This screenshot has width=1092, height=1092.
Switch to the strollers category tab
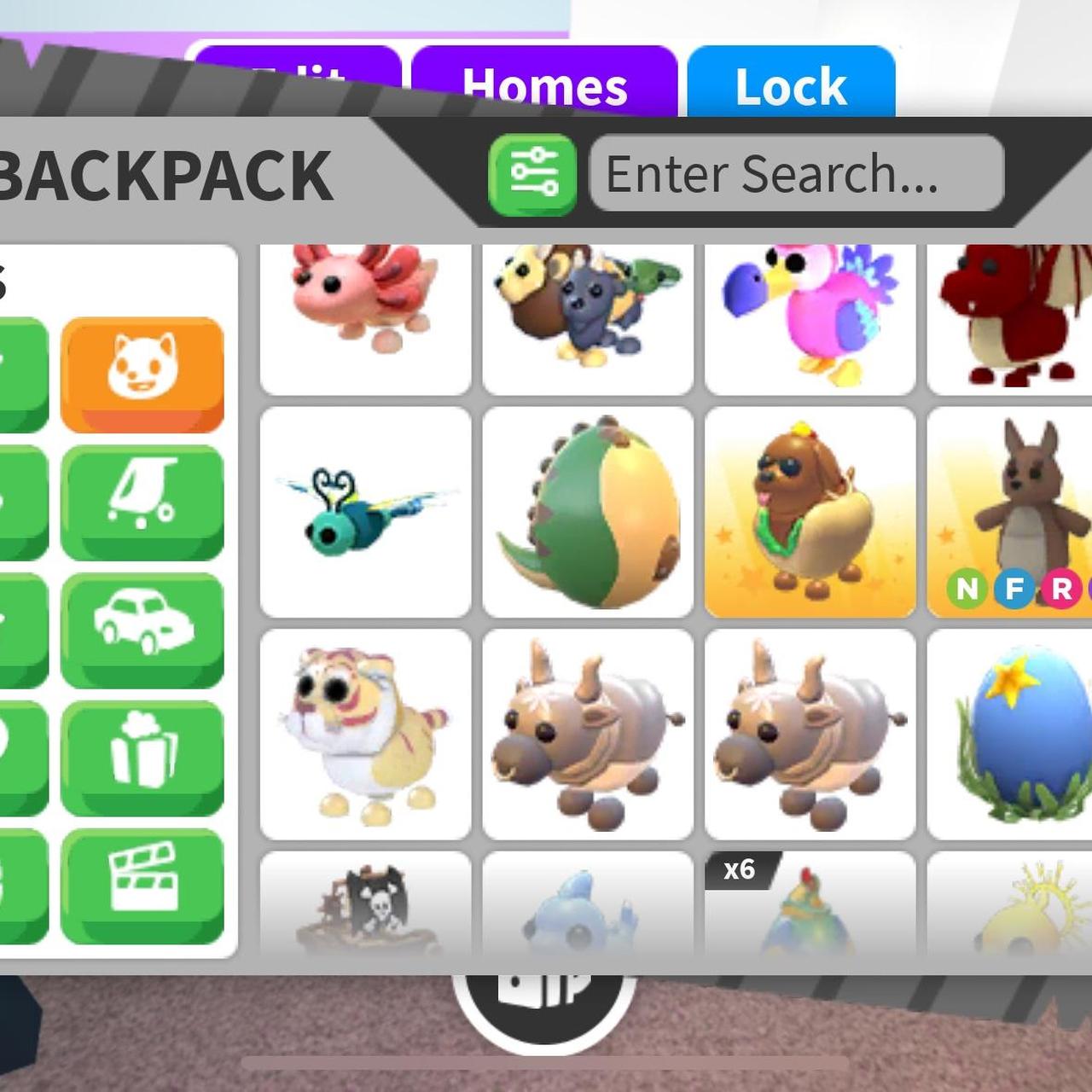142,502
